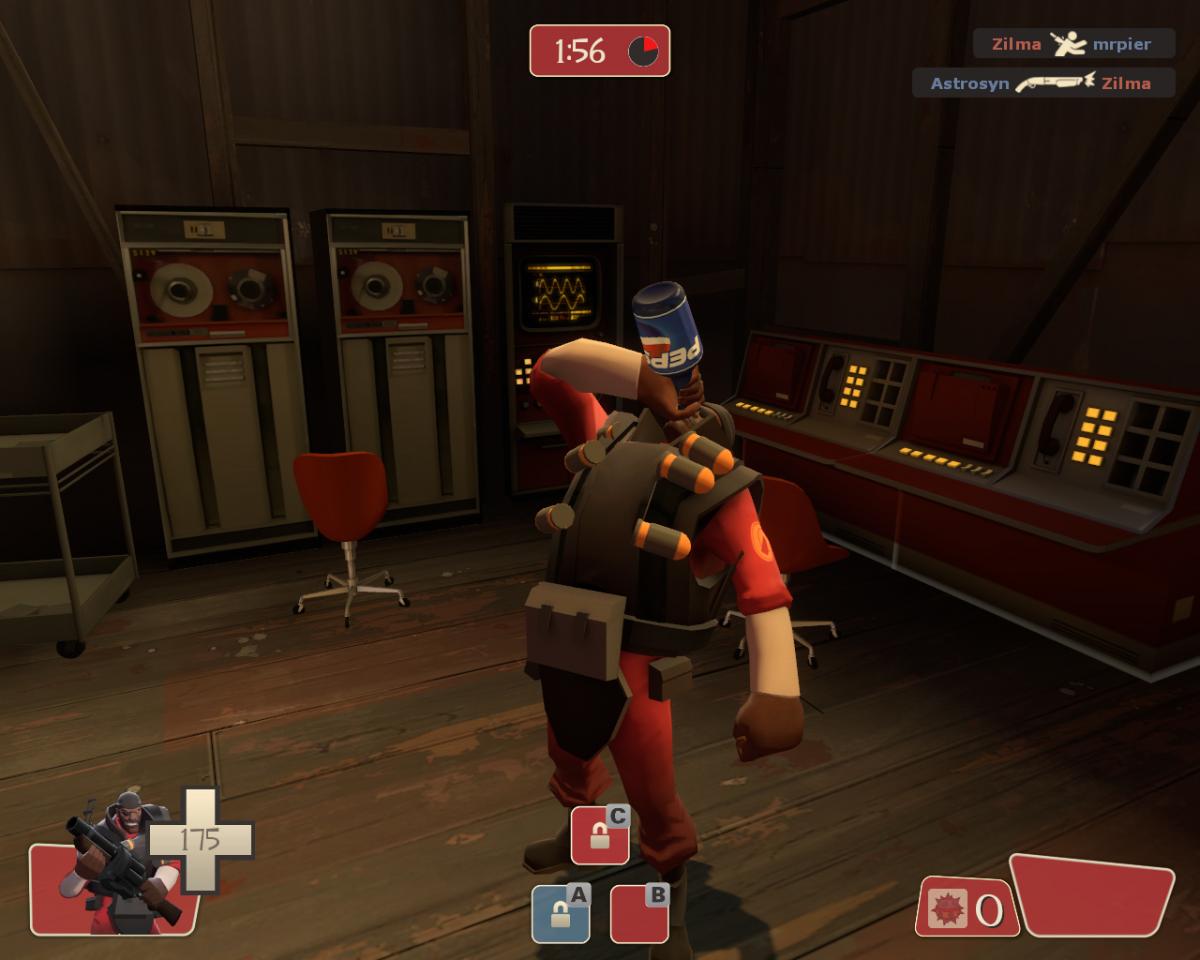
Task: Select the locked blue control point A icon
Action: pyautogui.click(x=560, y=913)
